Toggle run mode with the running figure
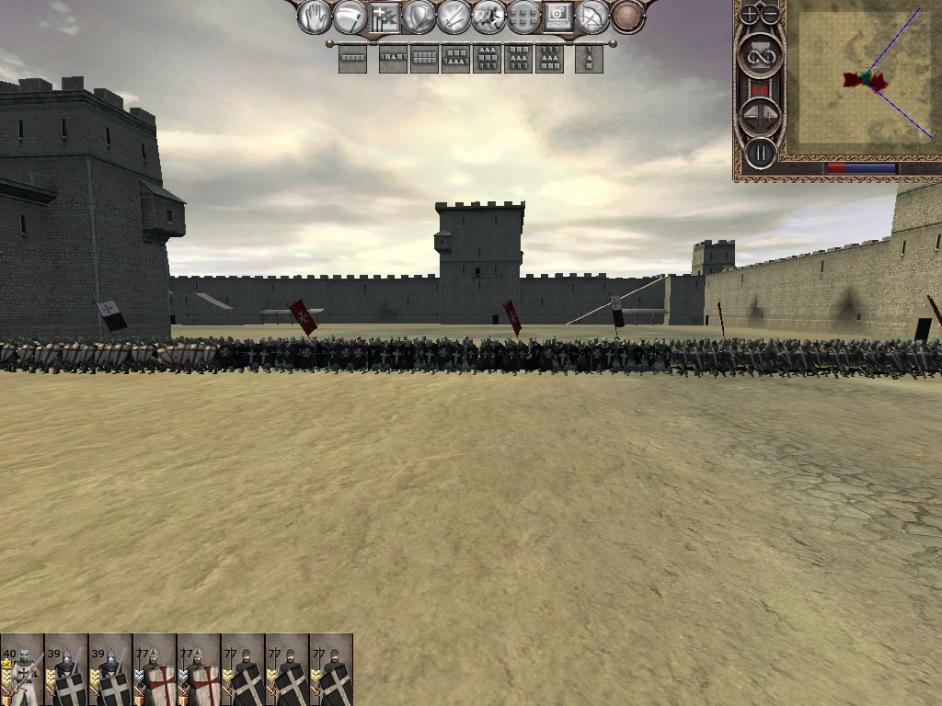The height and width of the screenshot is (706, 942). click(489, 17)
